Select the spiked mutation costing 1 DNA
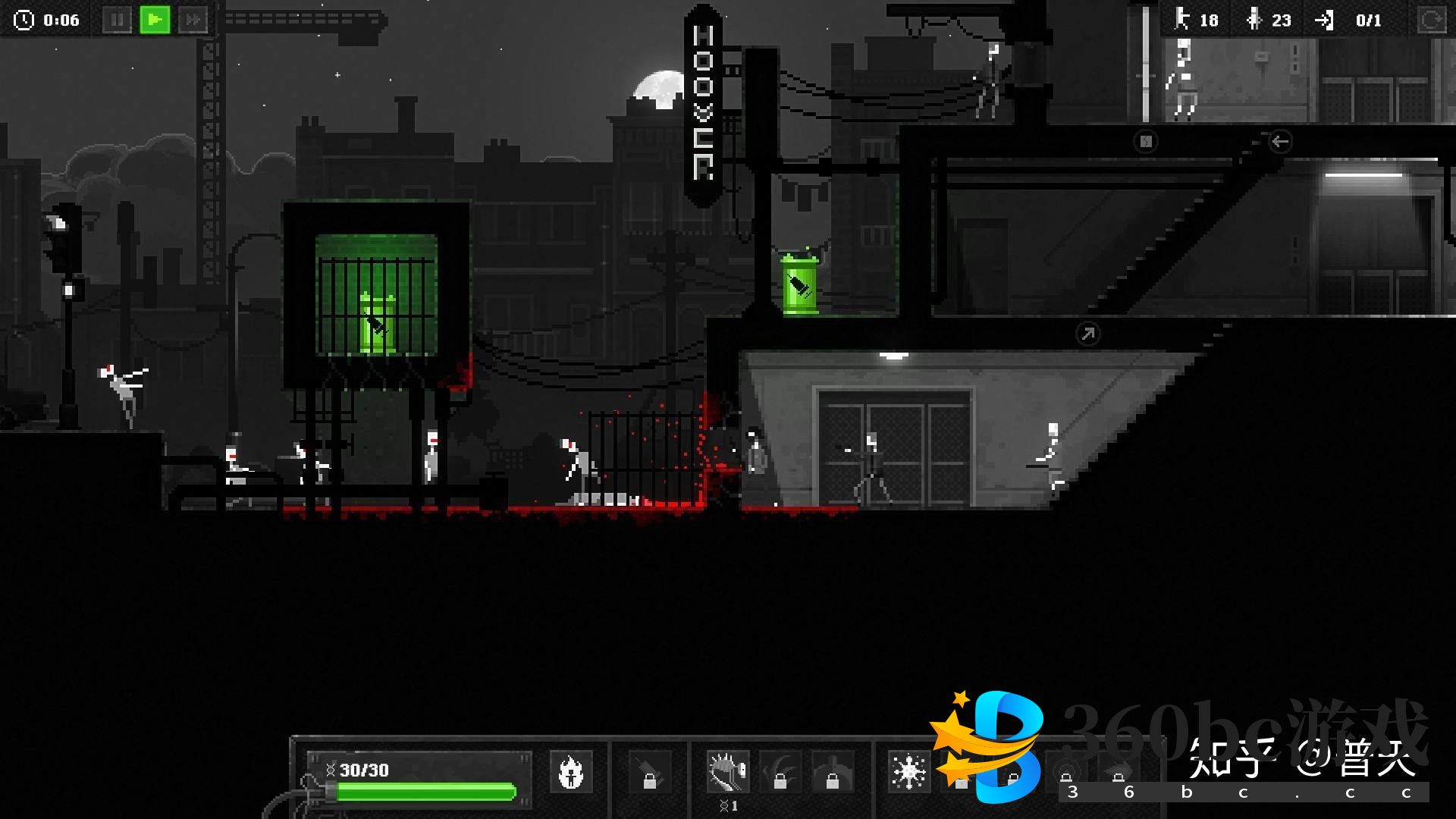1456x819 pixels. pyautogui.click(x=728, y=772)
